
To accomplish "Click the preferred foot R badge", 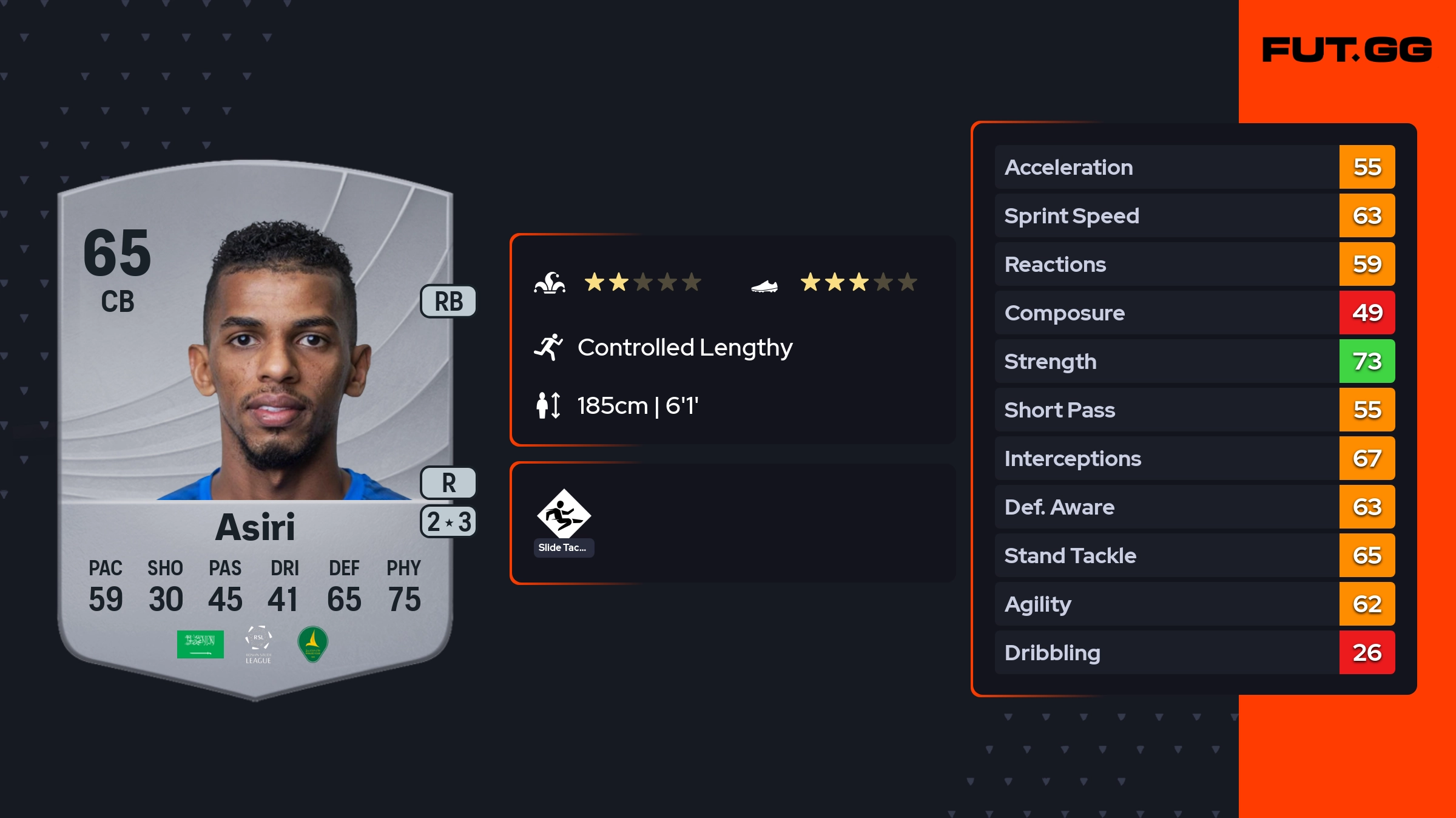I will (448, 483).
